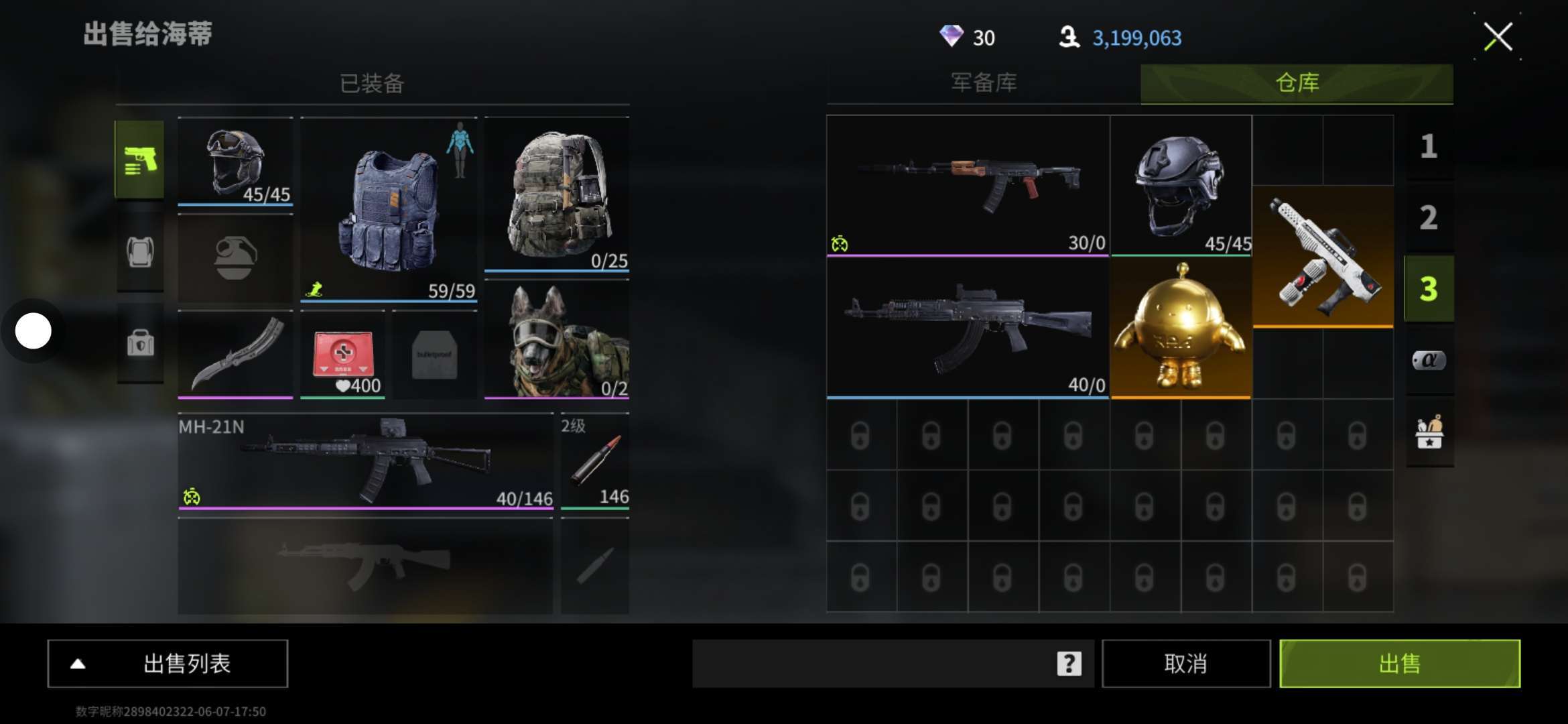1568x724 pixels.
Task: Select the camo backpack slot
Action: [x=557, y=194]
